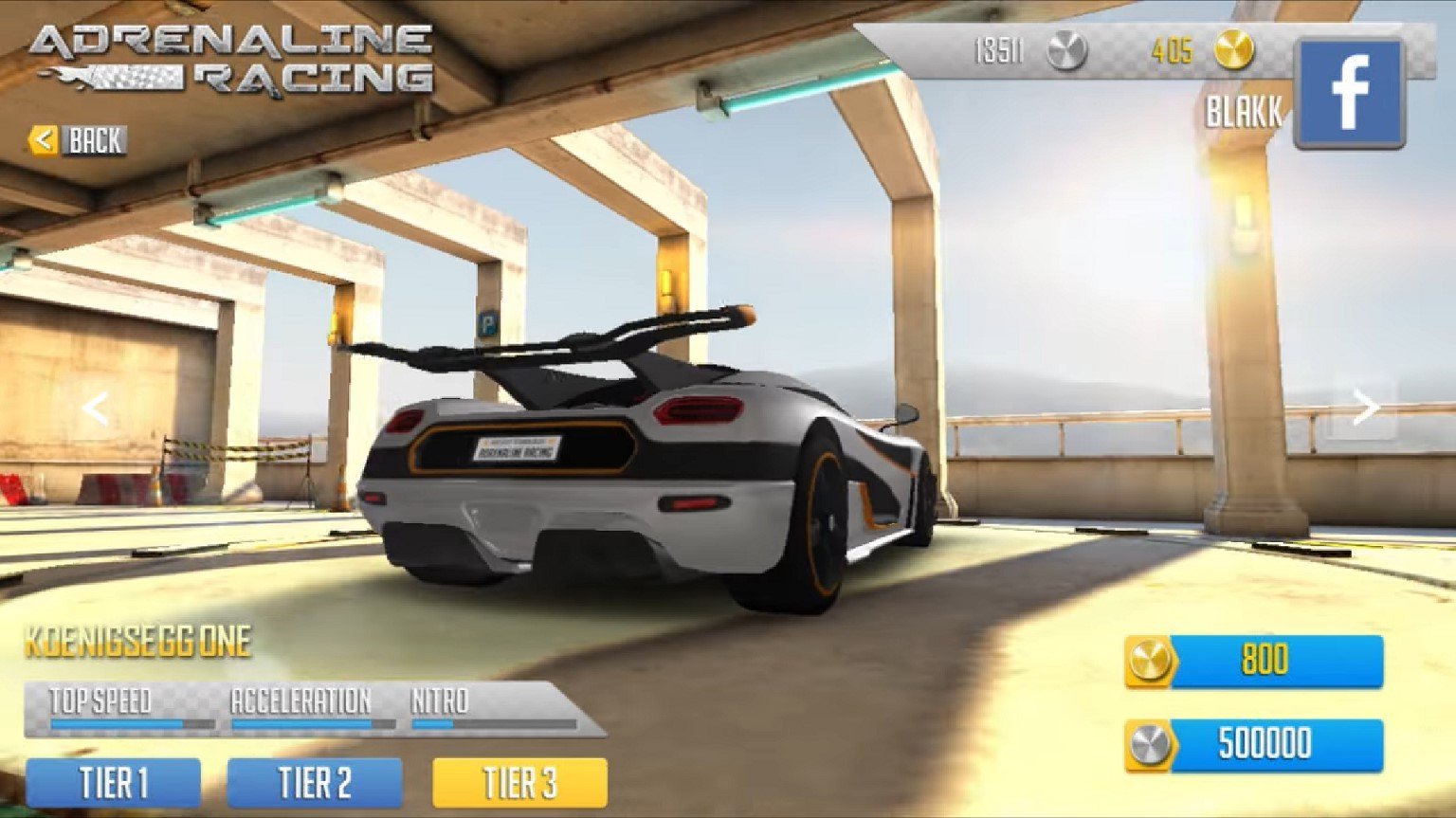Screen dimensions: 1456x818
Task: Show the next car with right arrow
Action: coord(1365,408)
